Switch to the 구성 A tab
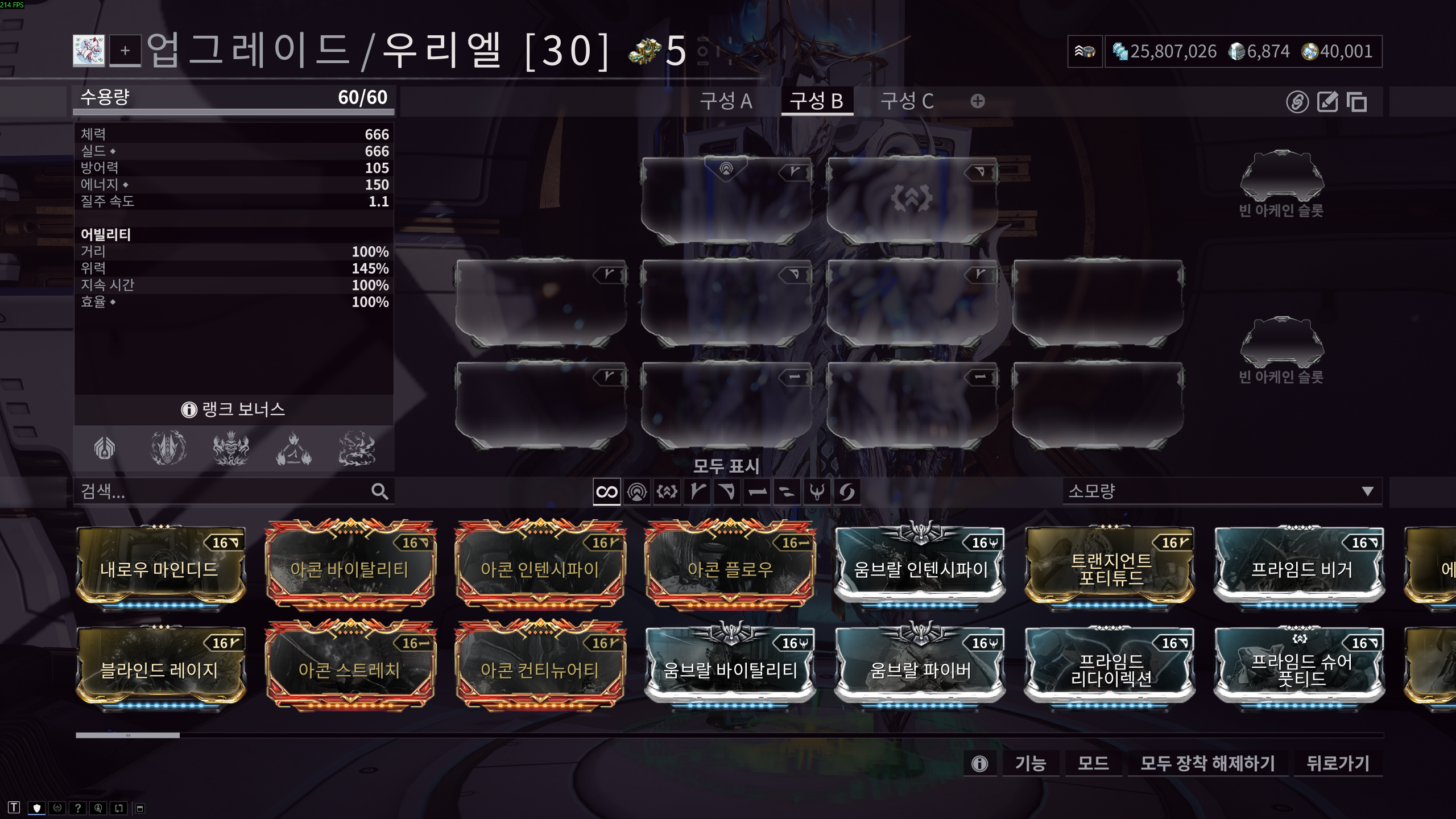Screen dimensions: 1456x819 click(726, 102)
